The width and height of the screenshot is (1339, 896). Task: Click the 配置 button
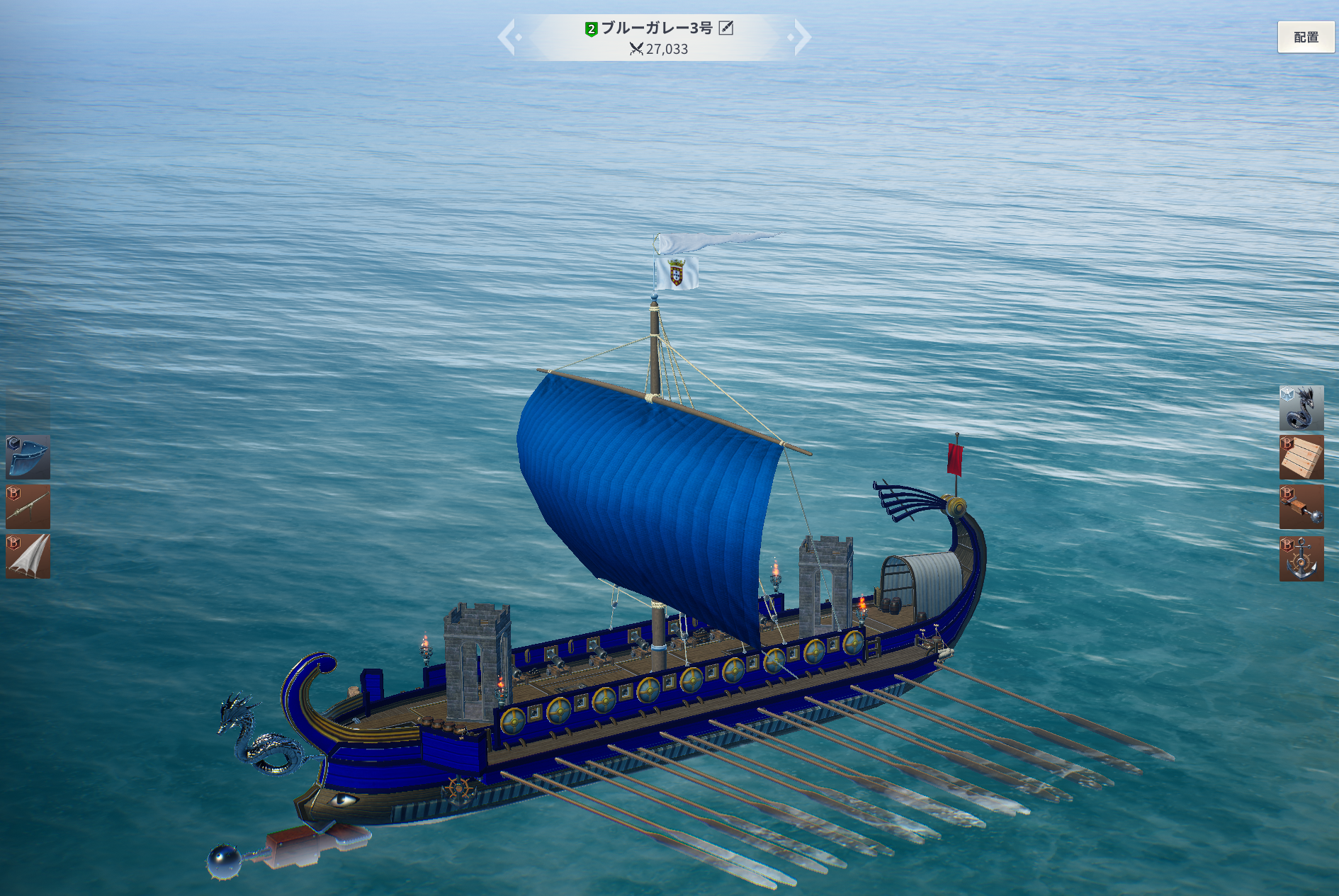click(x=1305, y=37)
